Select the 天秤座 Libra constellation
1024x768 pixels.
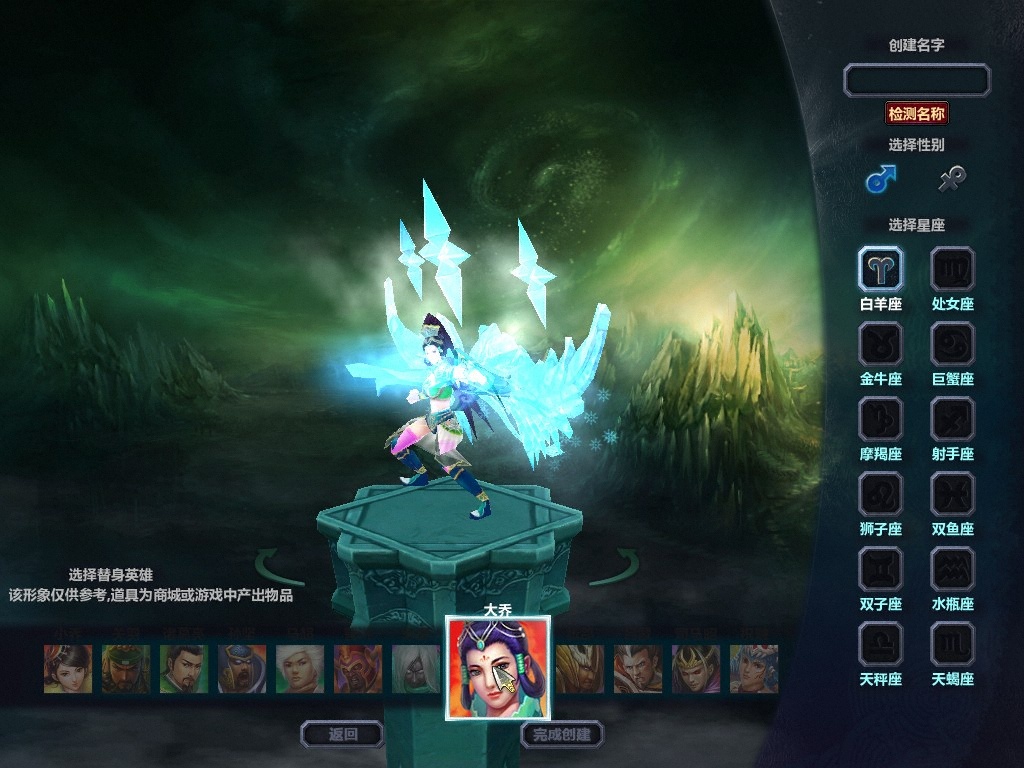(x=880, y=644)
